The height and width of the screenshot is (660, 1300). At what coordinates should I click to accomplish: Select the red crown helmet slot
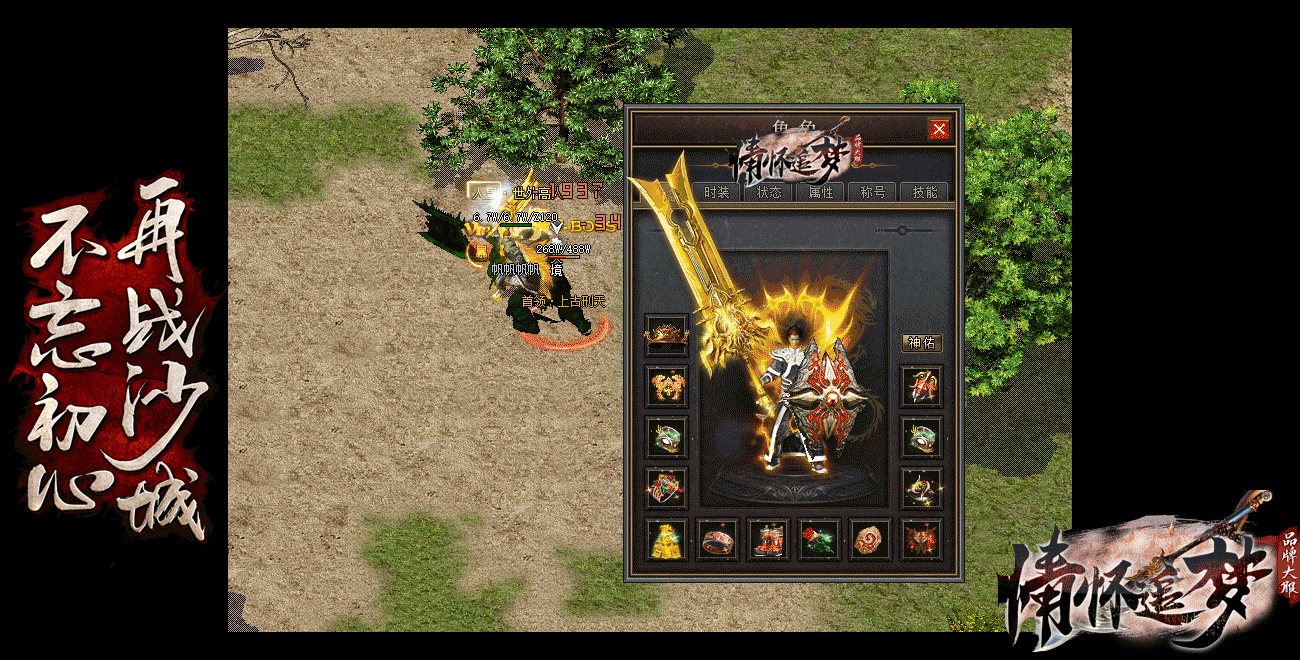pyautogui.click(x=666, y=334)
